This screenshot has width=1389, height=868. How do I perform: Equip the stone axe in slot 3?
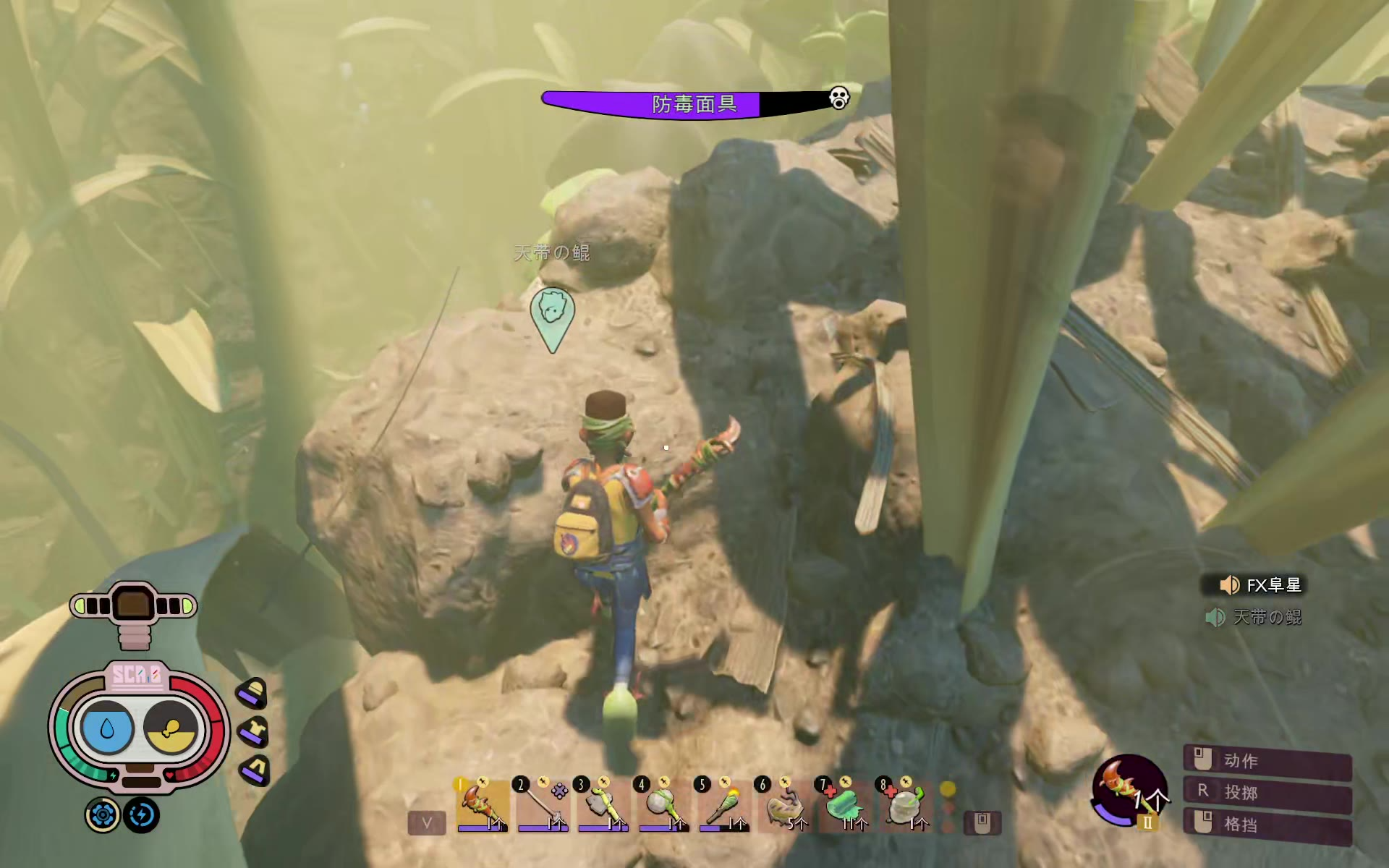click(603, 804)
